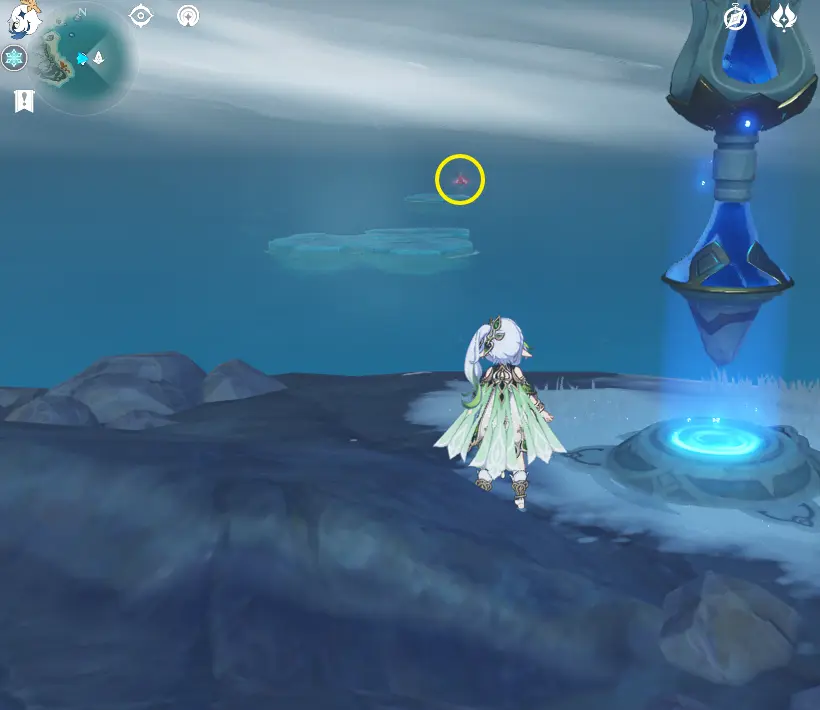820x710 pixels.
Task: Select the Cryo snowflake icon
Action: [x=14, y=59]
